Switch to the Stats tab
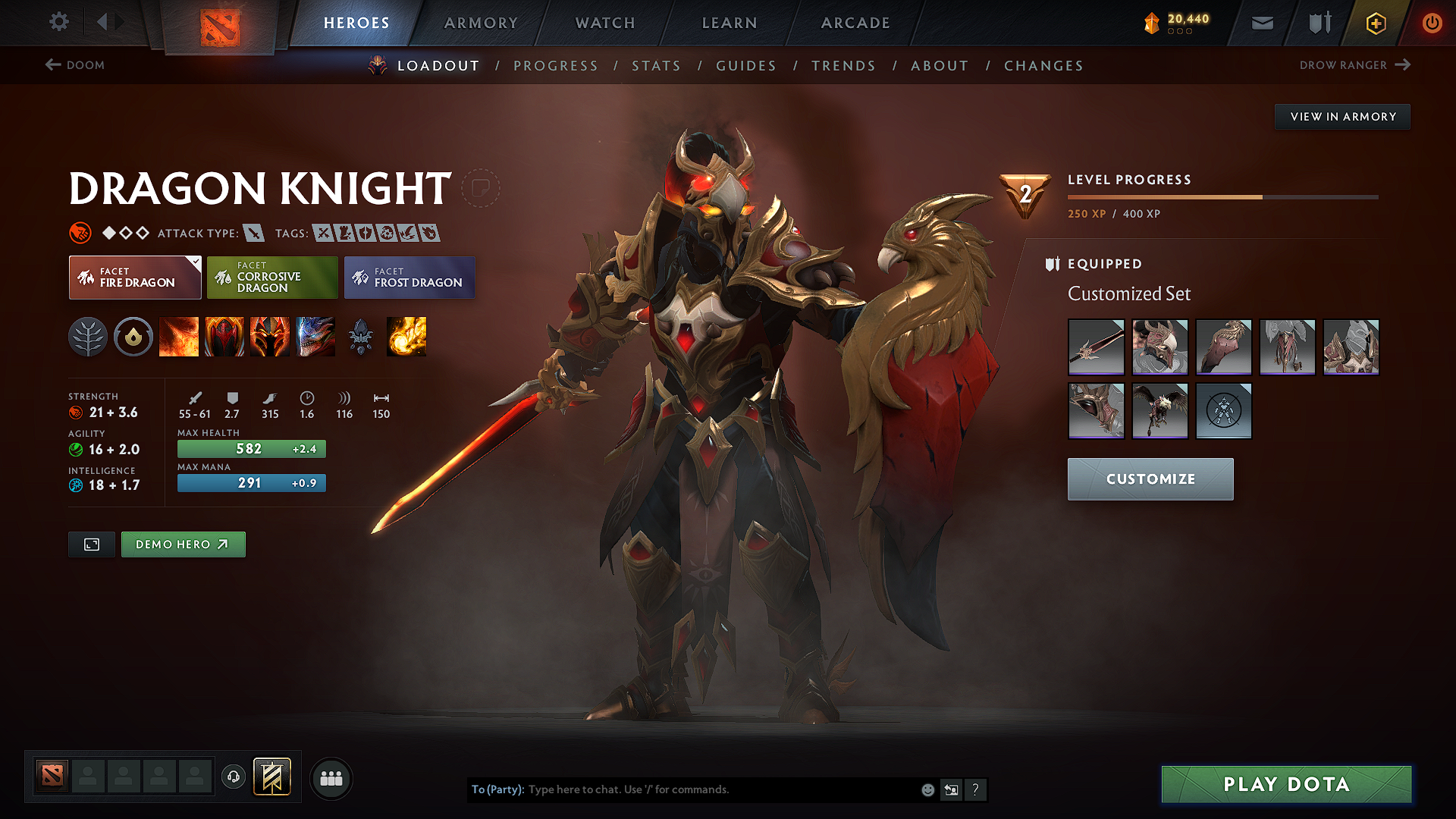Viewport: 1456px width, 819px height. (x=656, y=66)
